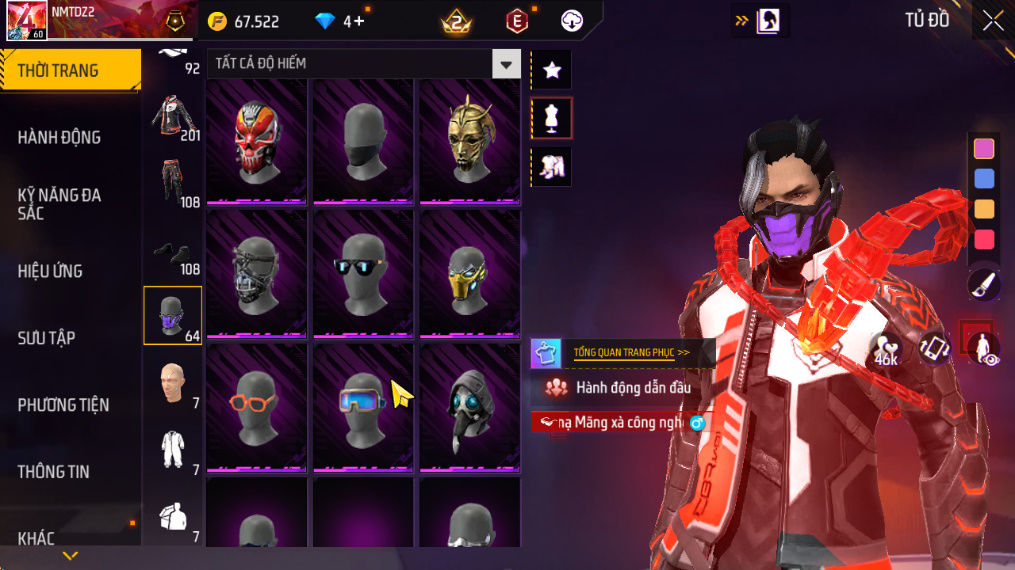This screenshot has width=1015, height=570.
Task: Select the red skull mask item
Action: [257, 140]
